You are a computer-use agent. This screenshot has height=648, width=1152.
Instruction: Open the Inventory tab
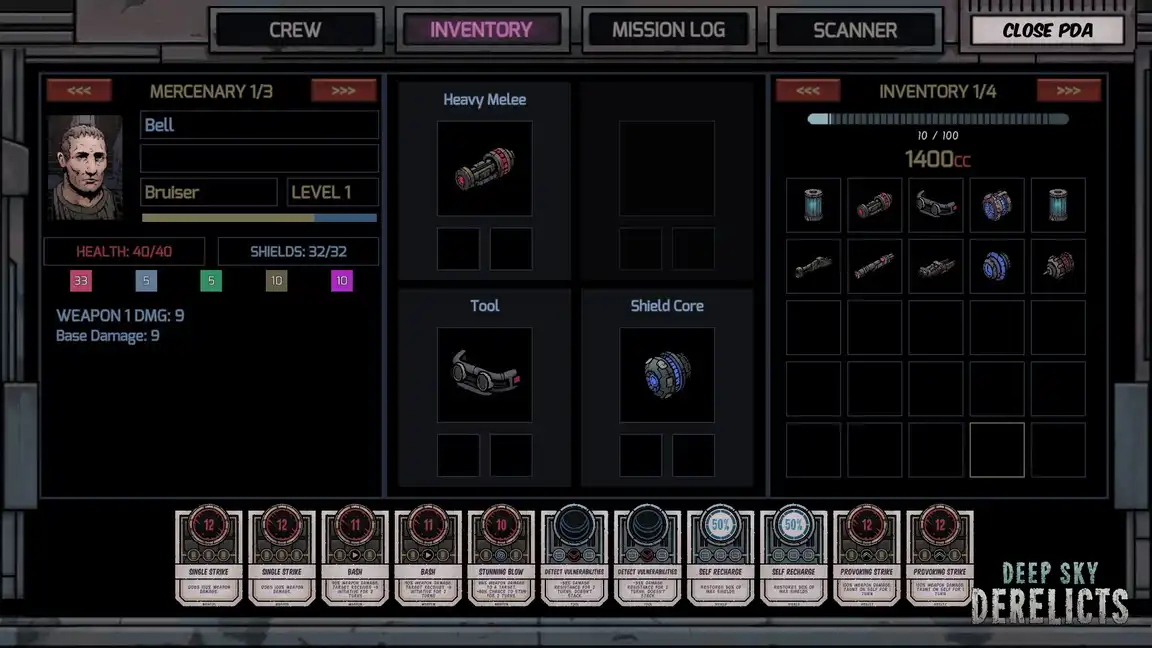click(x=481, y=30)
